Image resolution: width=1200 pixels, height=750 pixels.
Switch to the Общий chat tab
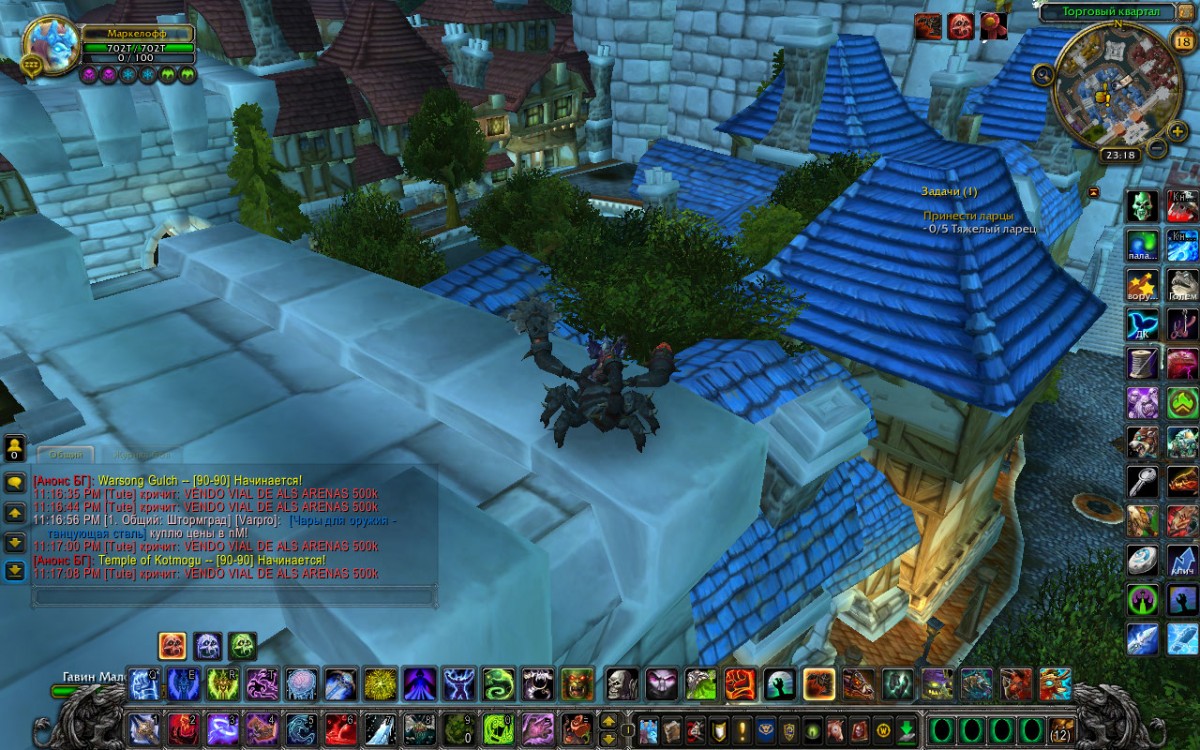pos(65,455)
